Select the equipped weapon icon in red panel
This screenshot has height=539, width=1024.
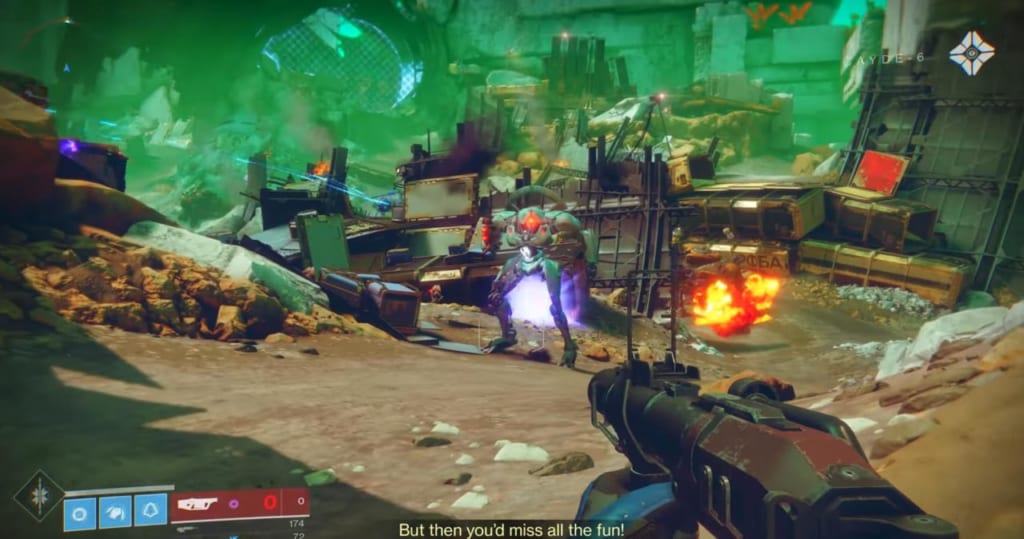click(x=199, y=506)
